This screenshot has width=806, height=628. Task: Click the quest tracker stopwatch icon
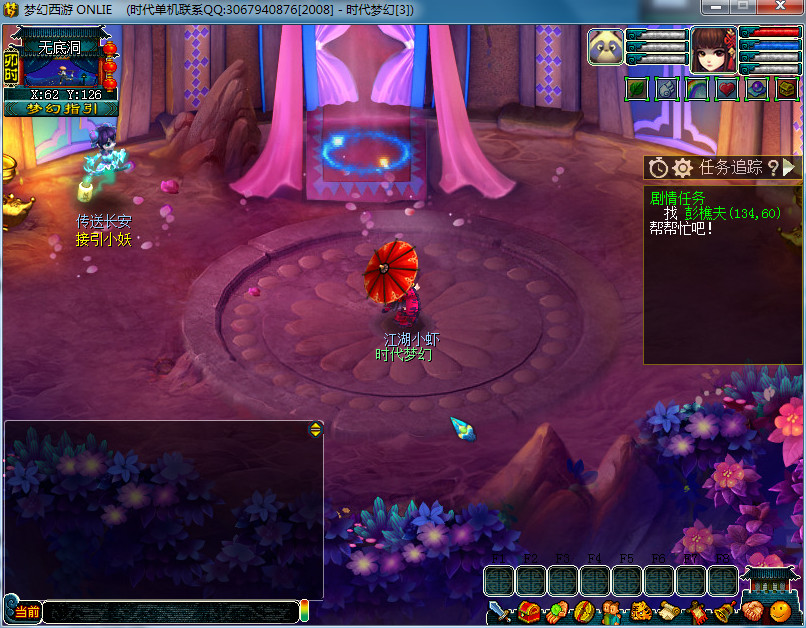pyautogui.click(x=658, y=168)
